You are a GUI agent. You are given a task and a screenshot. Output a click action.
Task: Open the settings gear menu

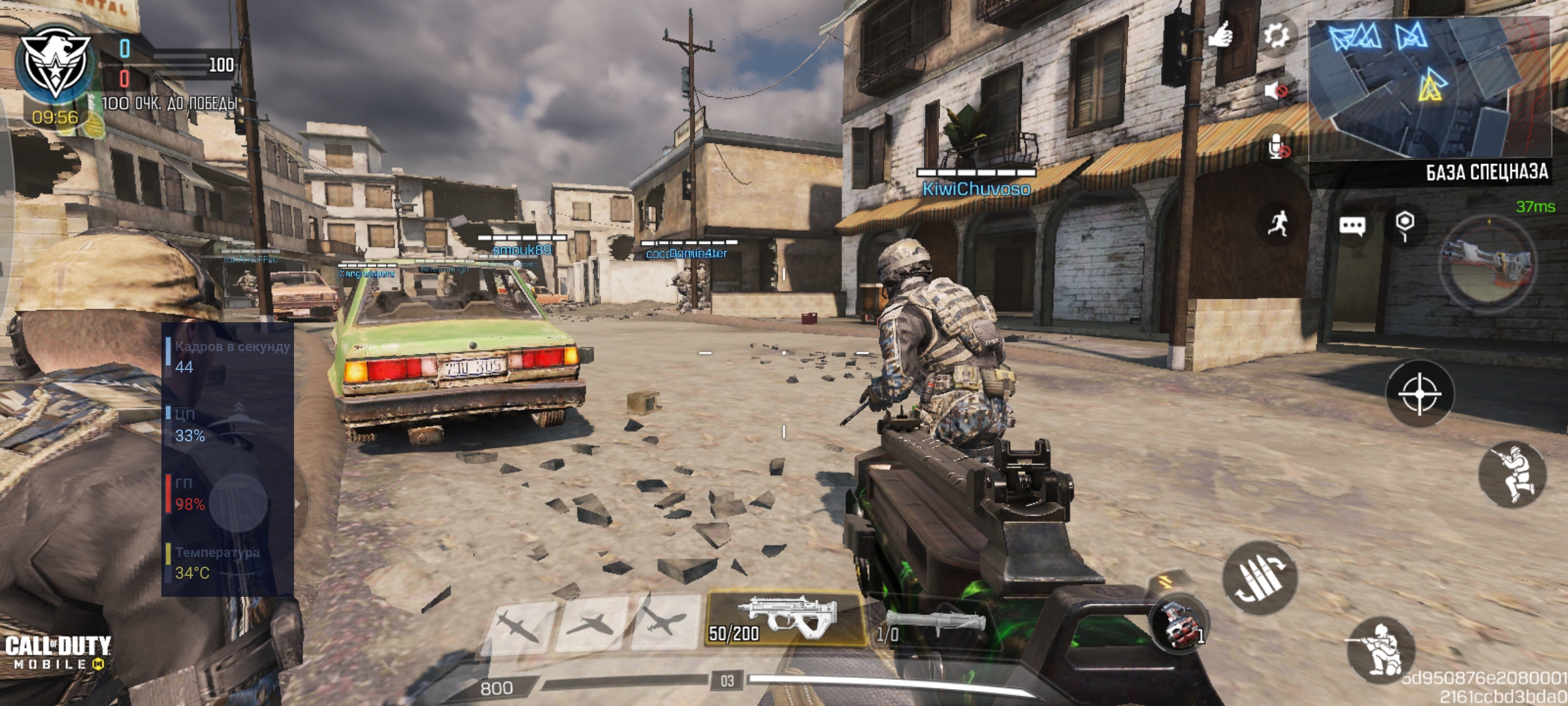[1276, 35]
